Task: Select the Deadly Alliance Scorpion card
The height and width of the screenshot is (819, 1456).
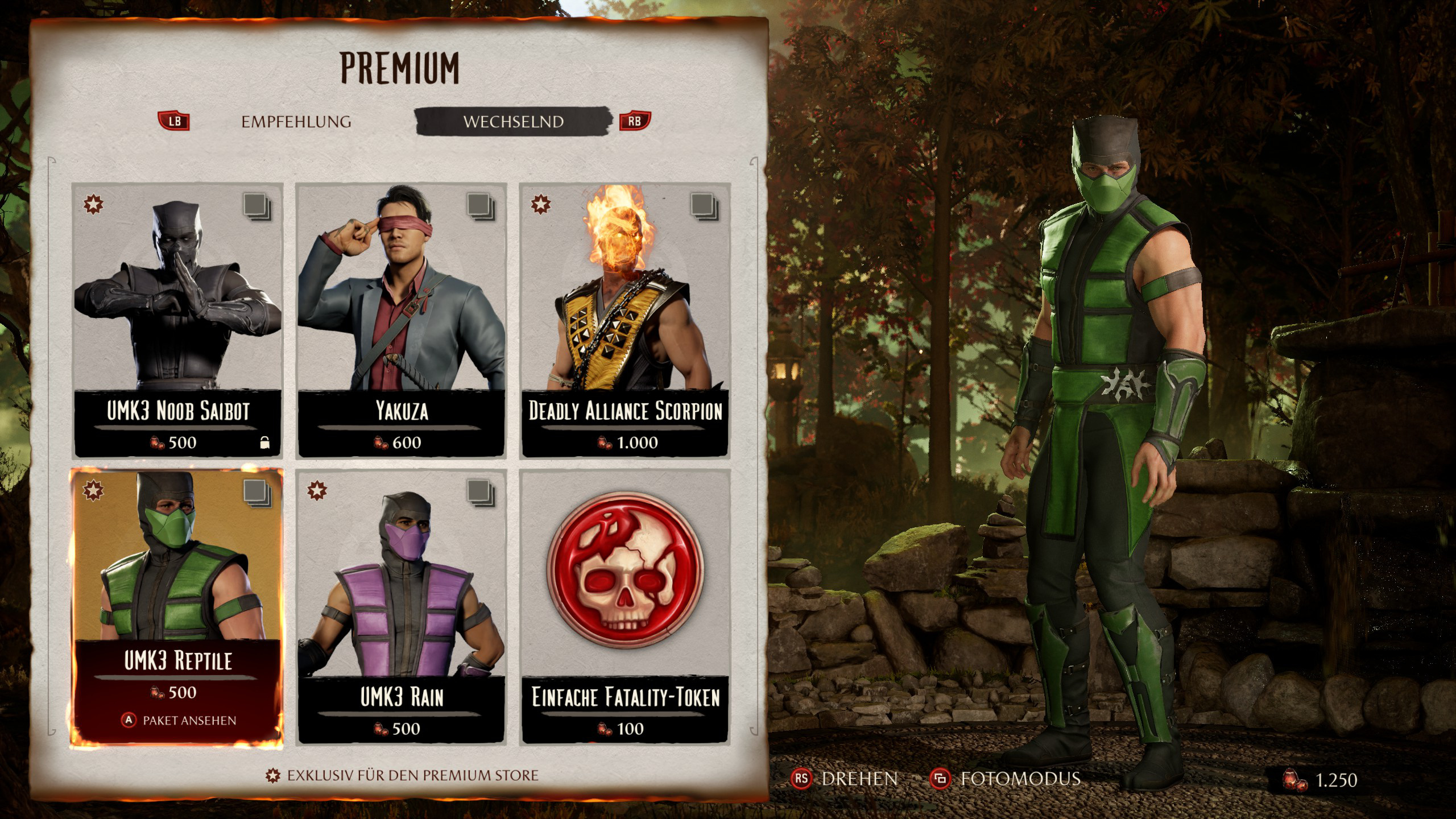Action: point(625,318)
